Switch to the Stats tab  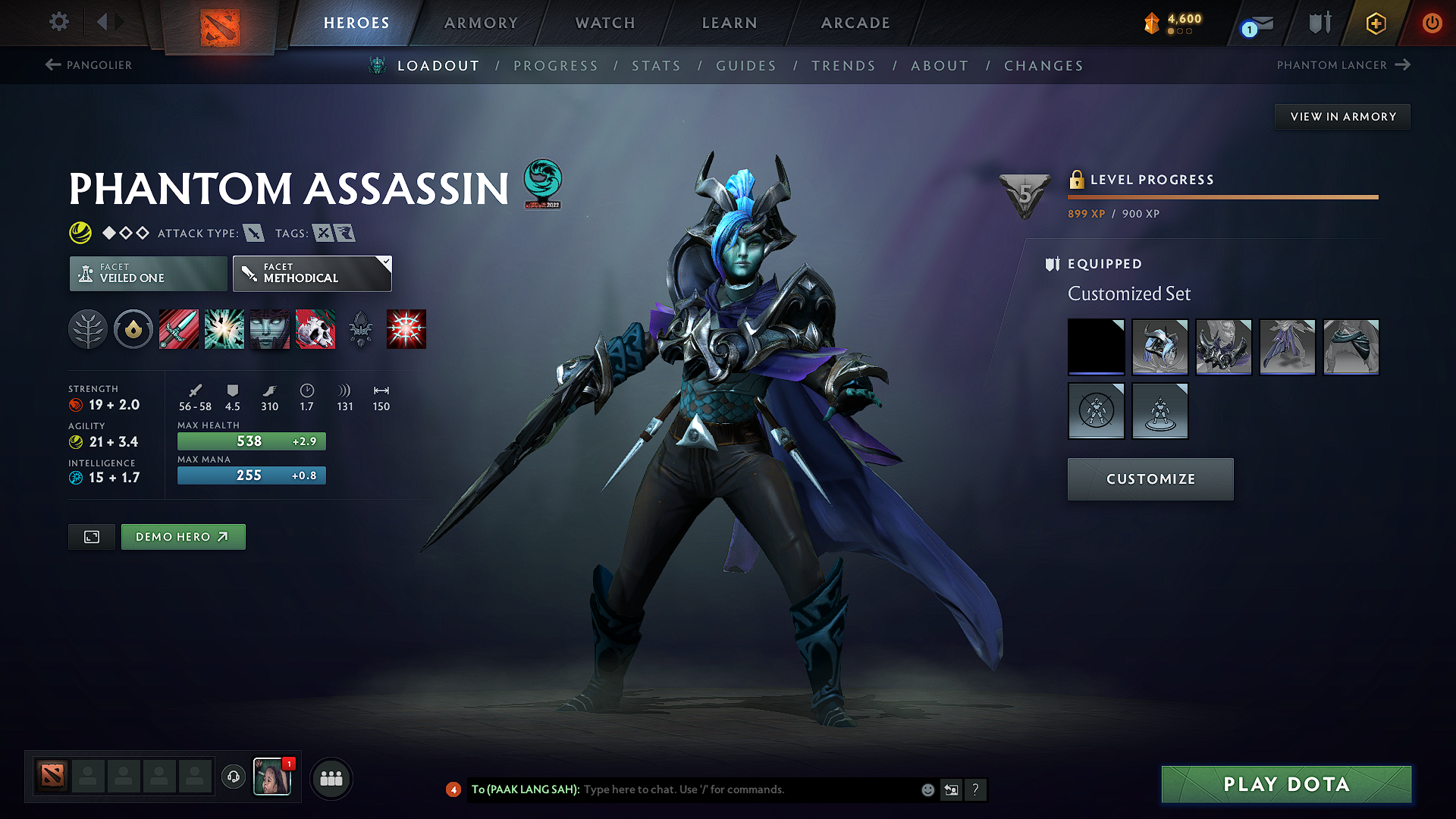coord(656,66)
